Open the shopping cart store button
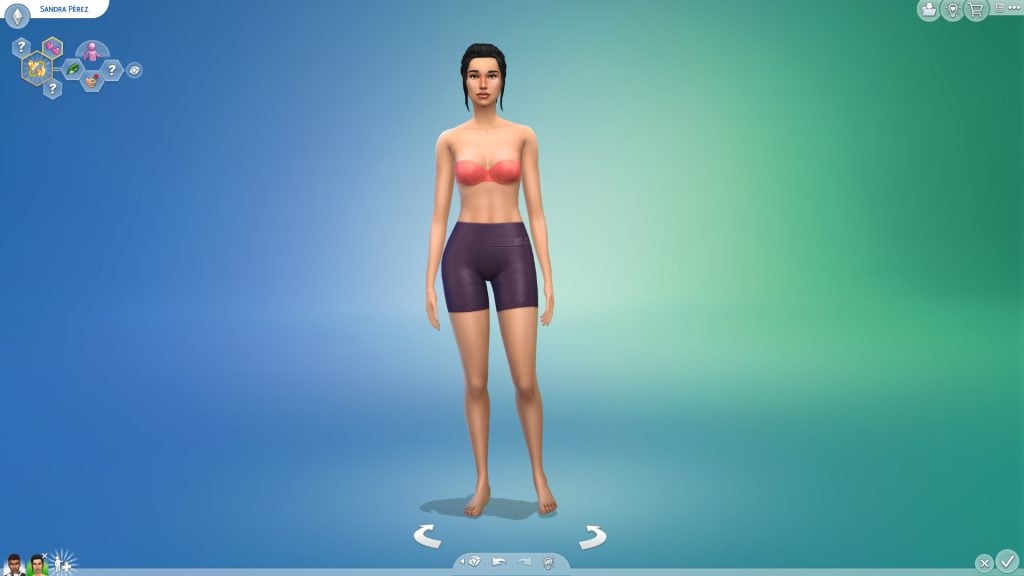 click(x=976, y=10)
